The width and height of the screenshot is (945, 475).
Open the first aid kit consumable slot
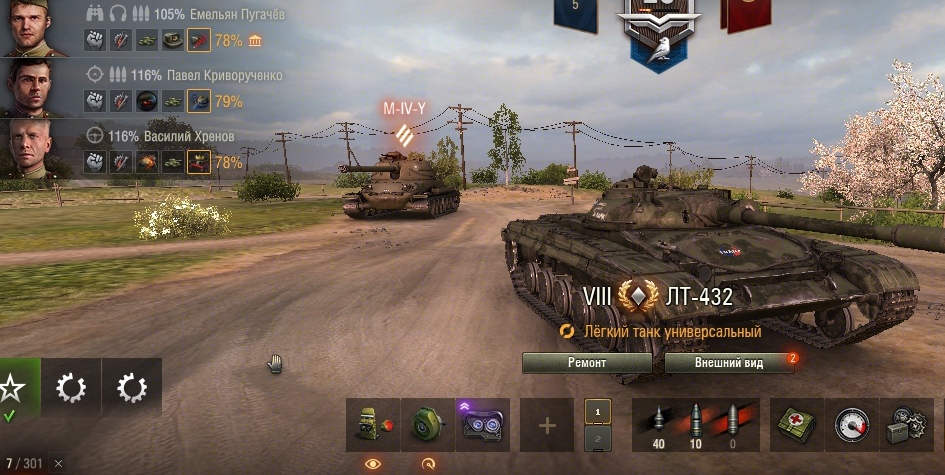coord(798,425)
